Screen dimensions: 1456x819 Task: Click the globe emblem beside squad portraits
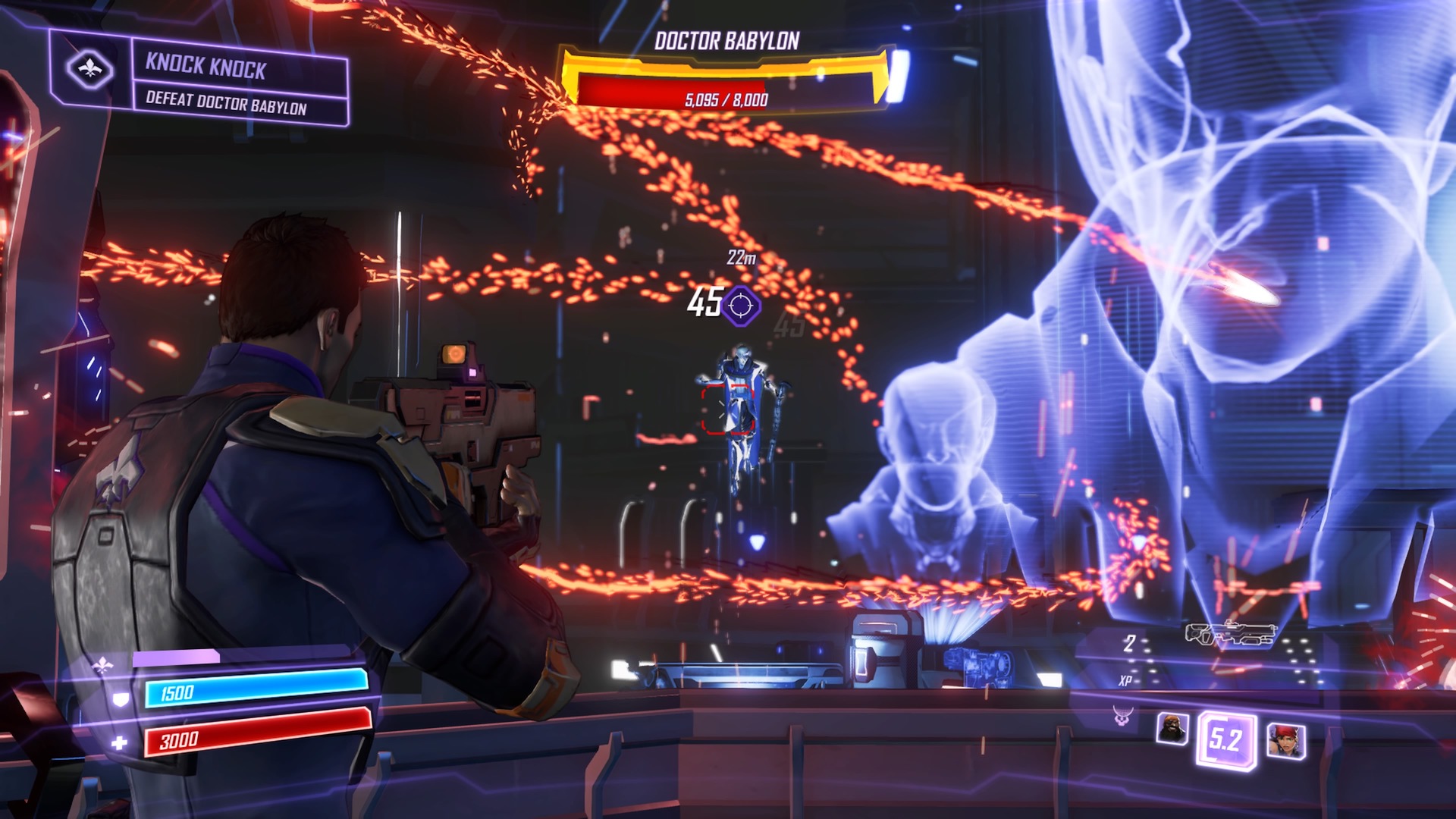(x=1122, y=714)
